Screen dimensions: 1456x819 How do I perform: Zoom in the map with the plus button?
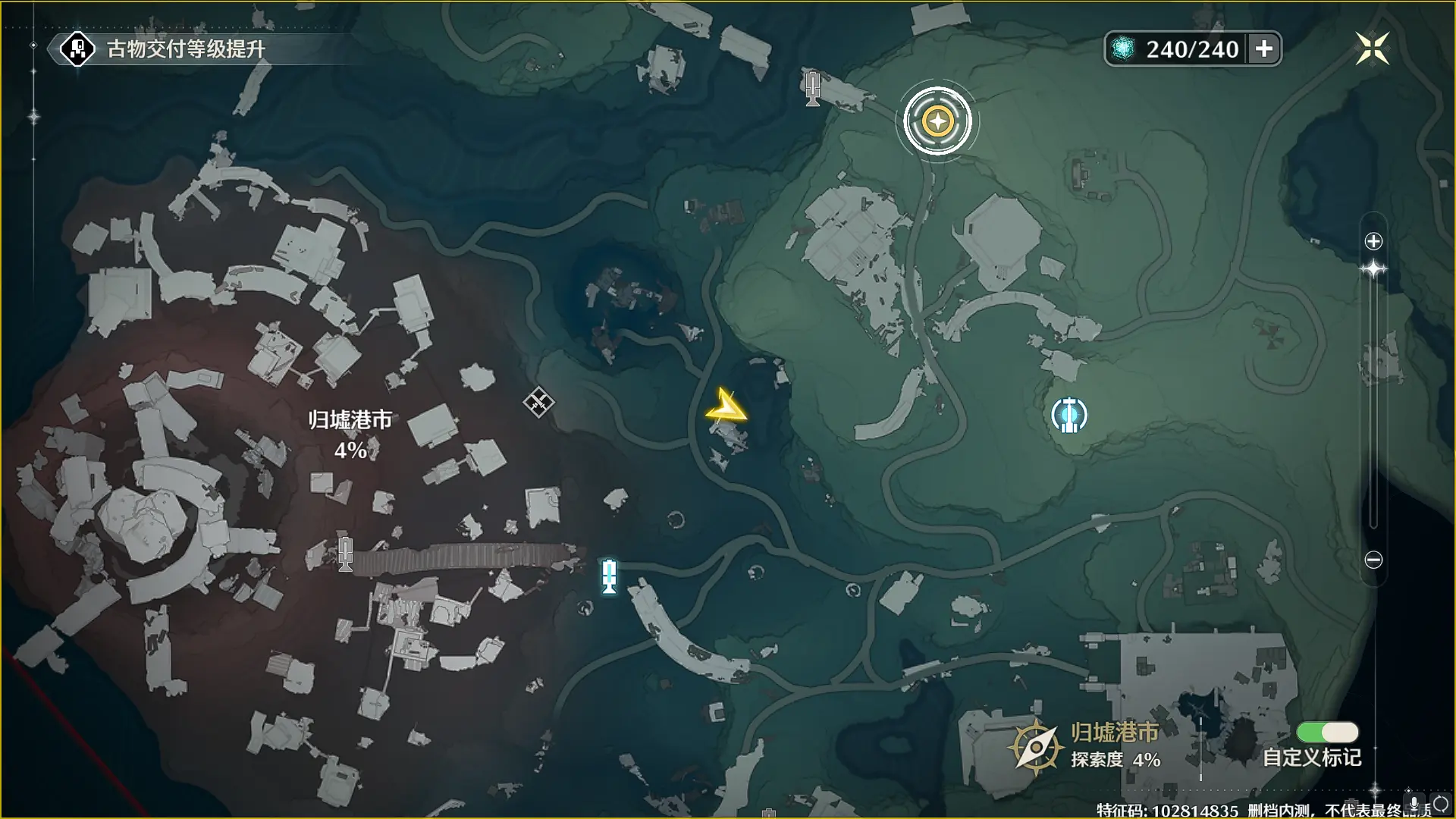coord(1373,241)
